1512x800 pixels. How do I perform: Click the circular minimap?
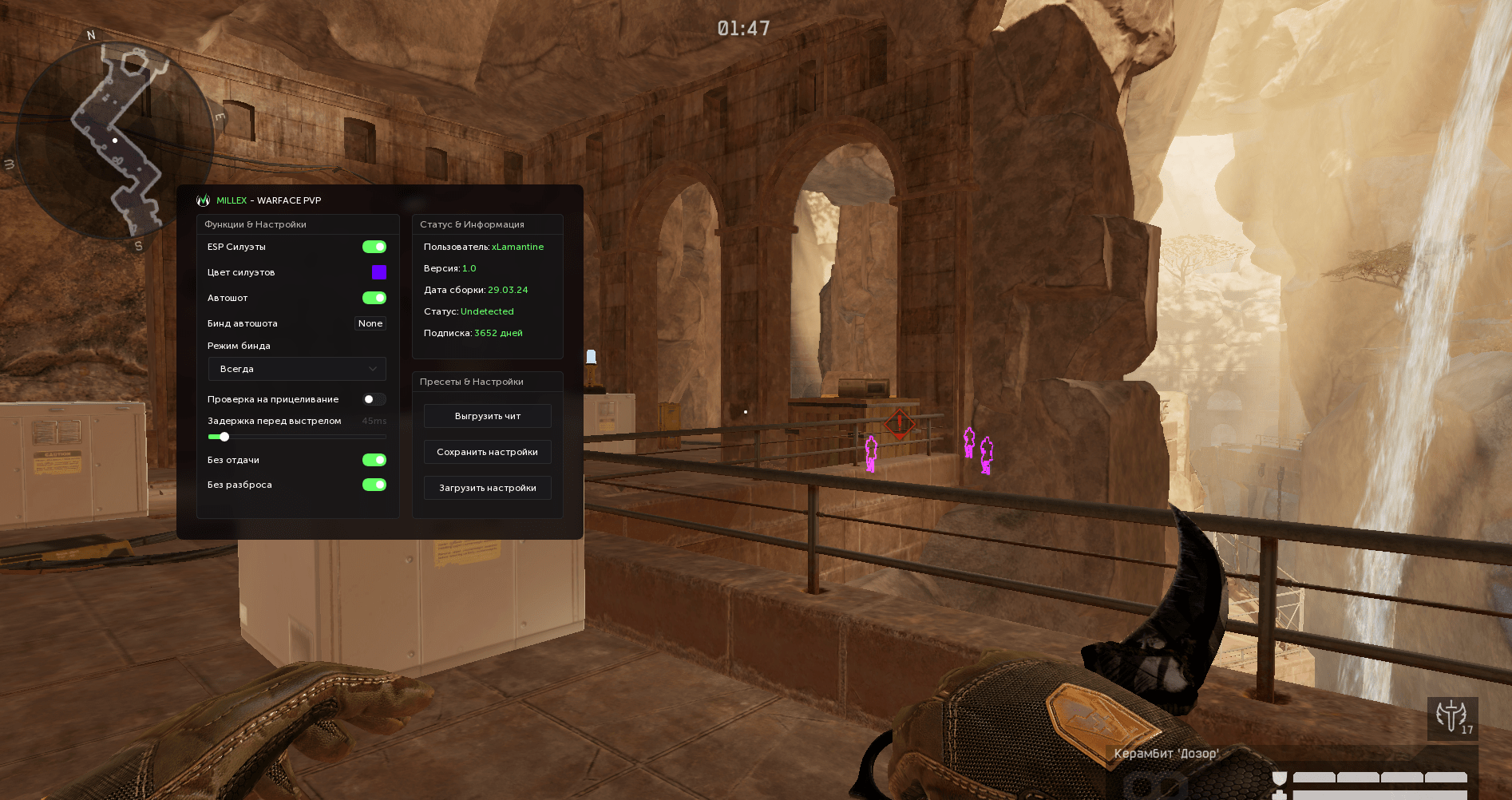pos(115,141)
